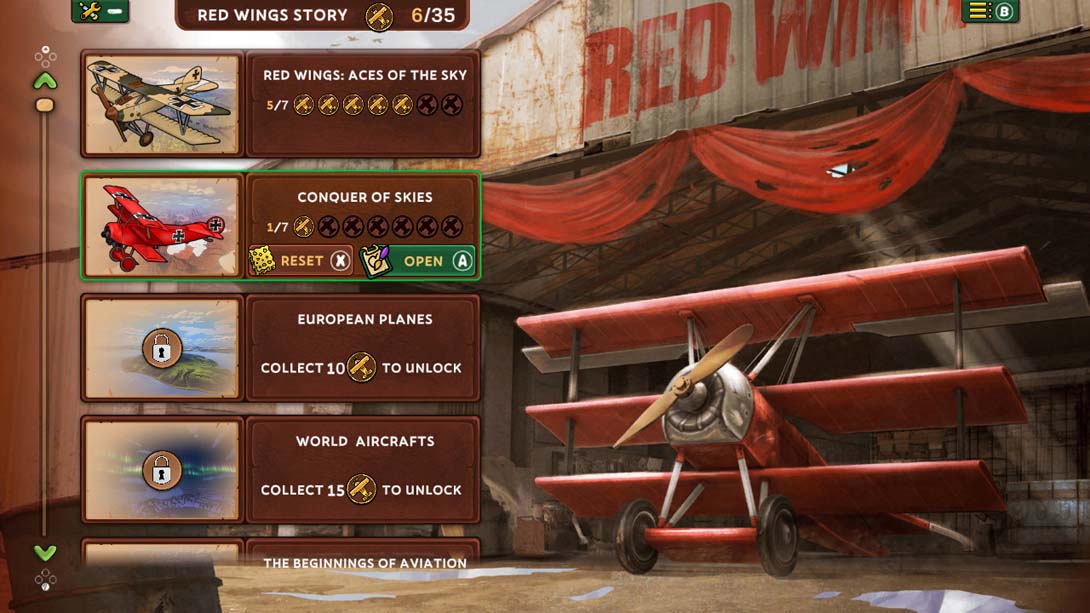Open the top-right list menu button
This screenshot has height=613, width=1090.
click(x=989, y=11)
